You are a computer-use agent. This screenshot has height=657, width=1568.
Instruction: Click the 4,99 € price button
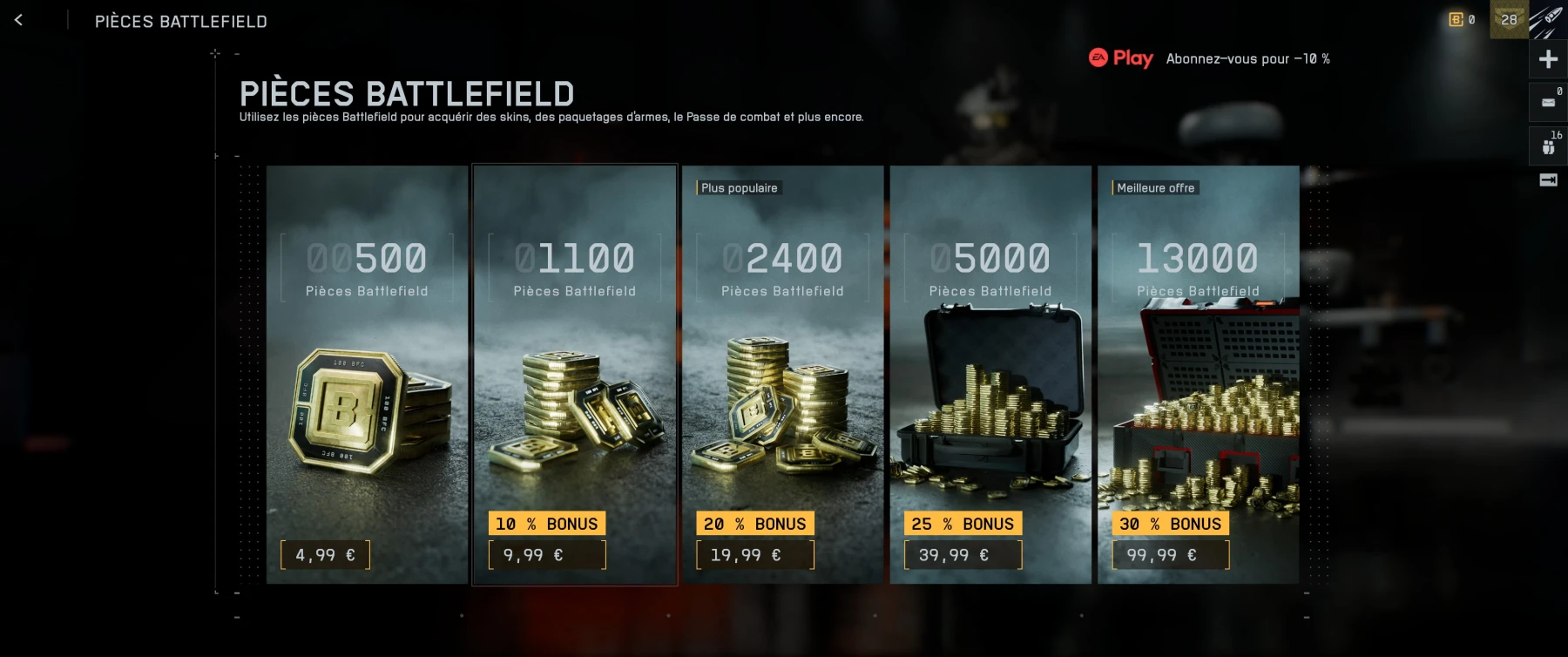pos(324,554)
